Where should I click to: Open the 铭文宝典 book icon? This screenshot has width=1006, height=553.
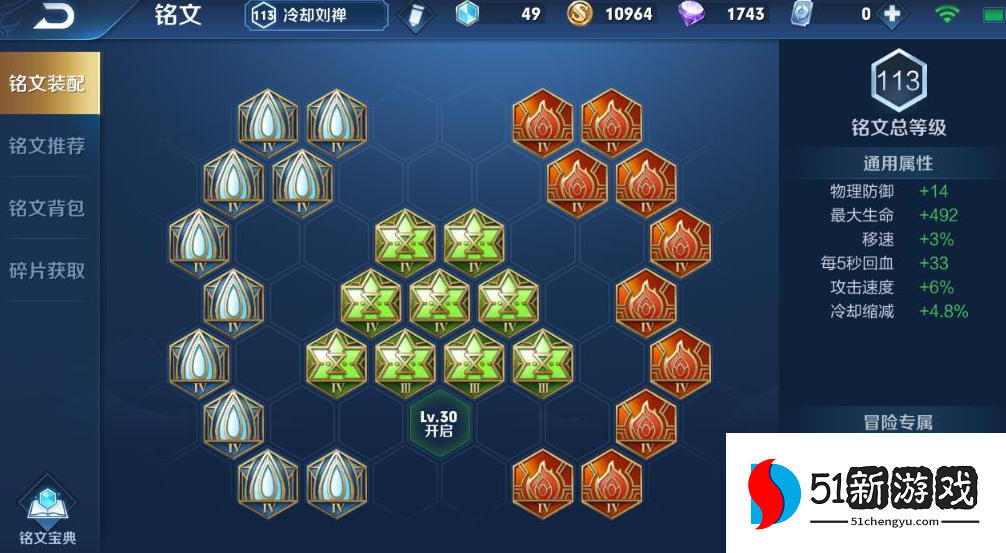click(x=47, y=512)
